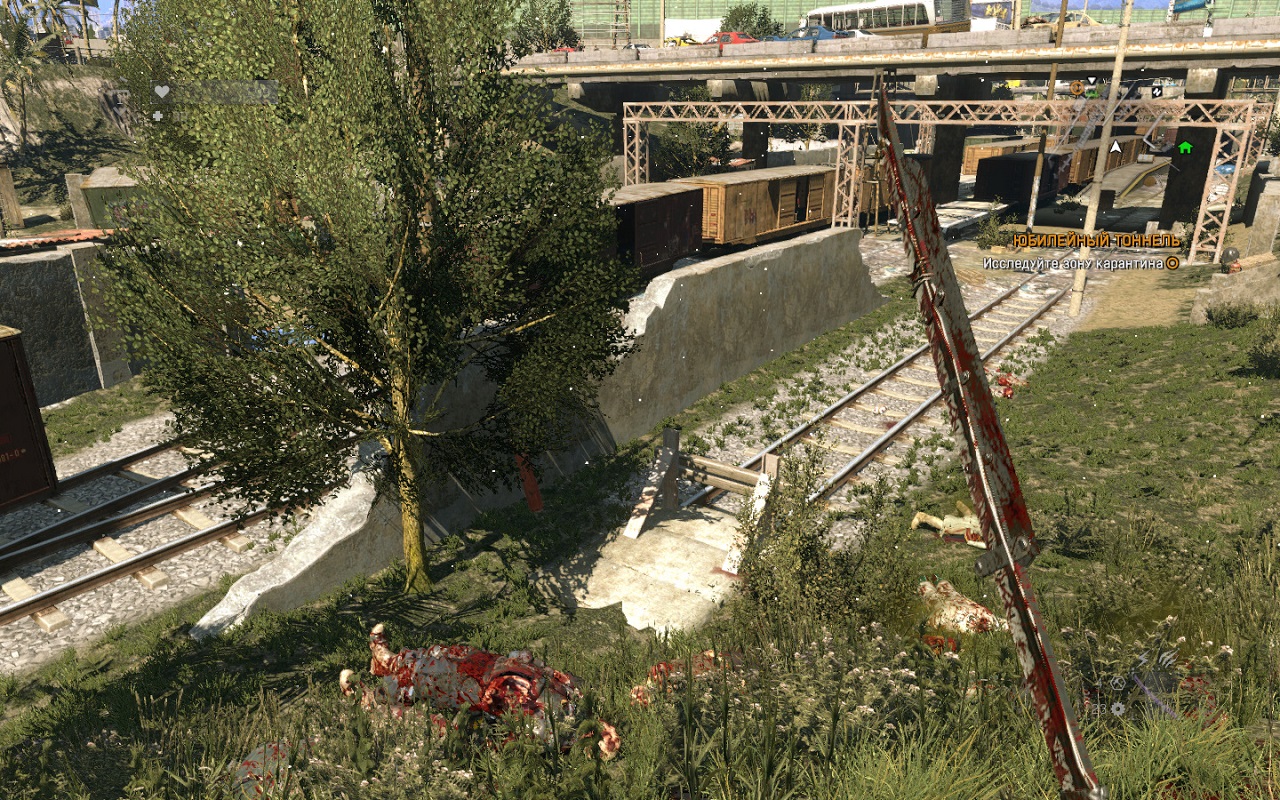Click the orange quest marker on minimap

(x=1077, y=88)
